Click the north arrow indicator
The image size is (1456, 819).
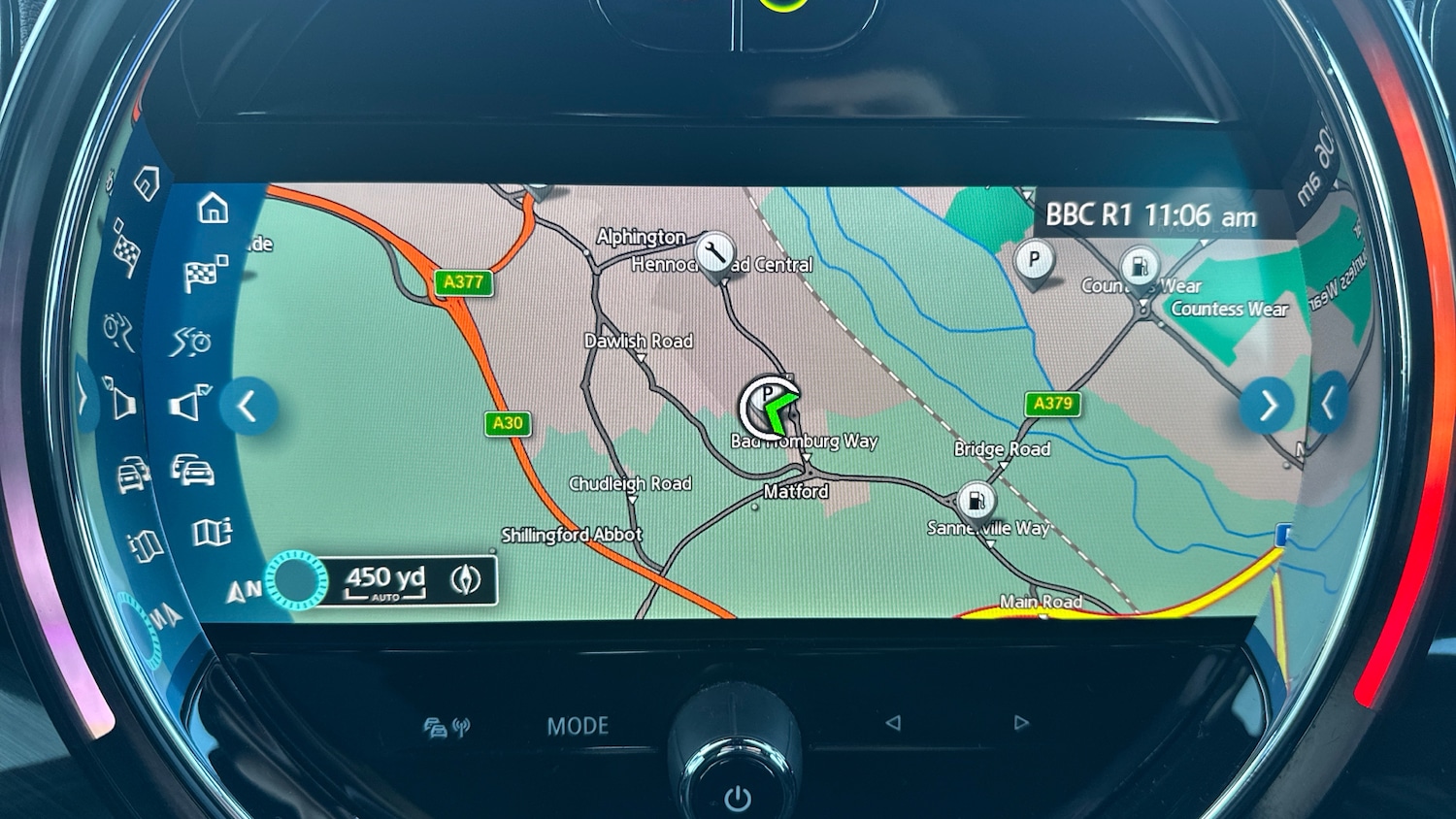coord(244,589)
